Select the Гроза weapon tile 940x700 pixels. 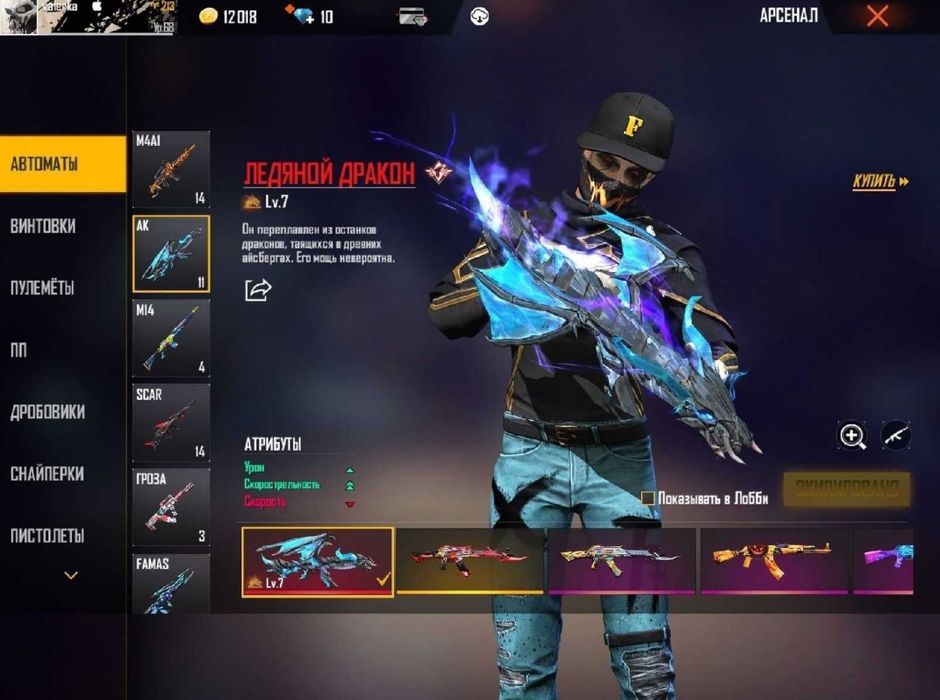pyautogui.click(x=171, y=506)
